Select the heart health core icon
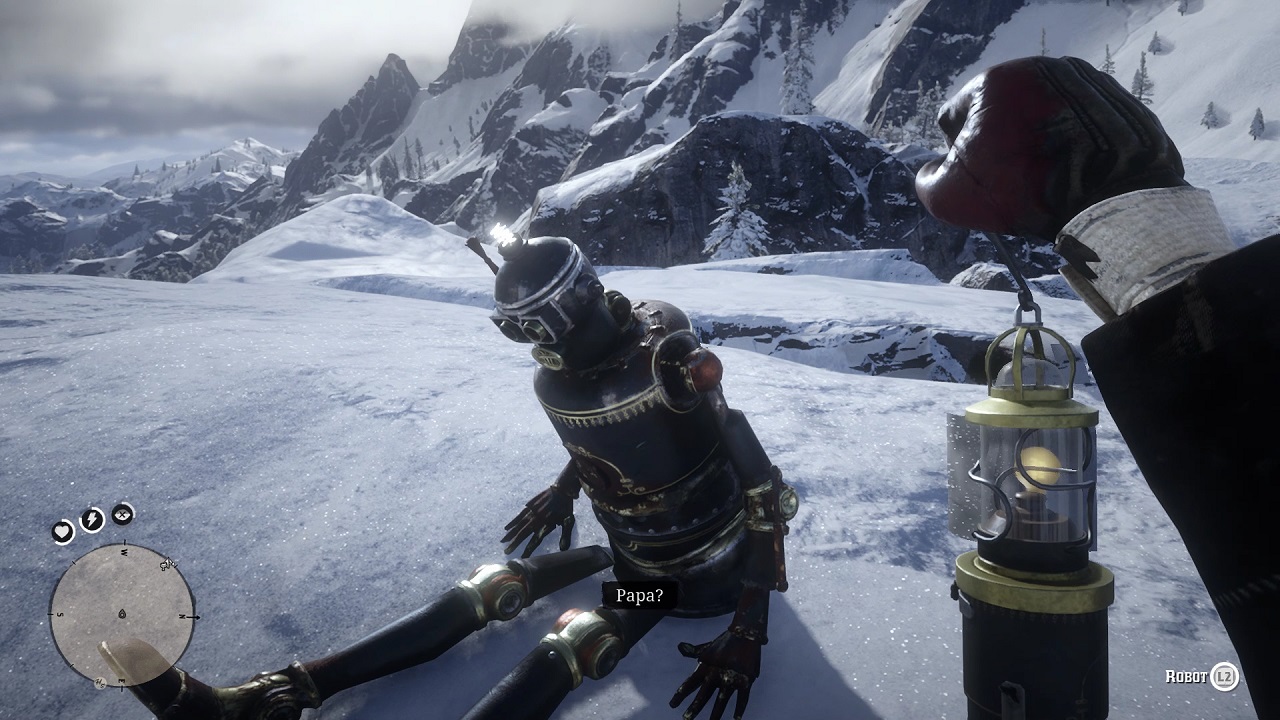Image resolution: width=1280 pixels, height=720 pixels. click(63, 532)
